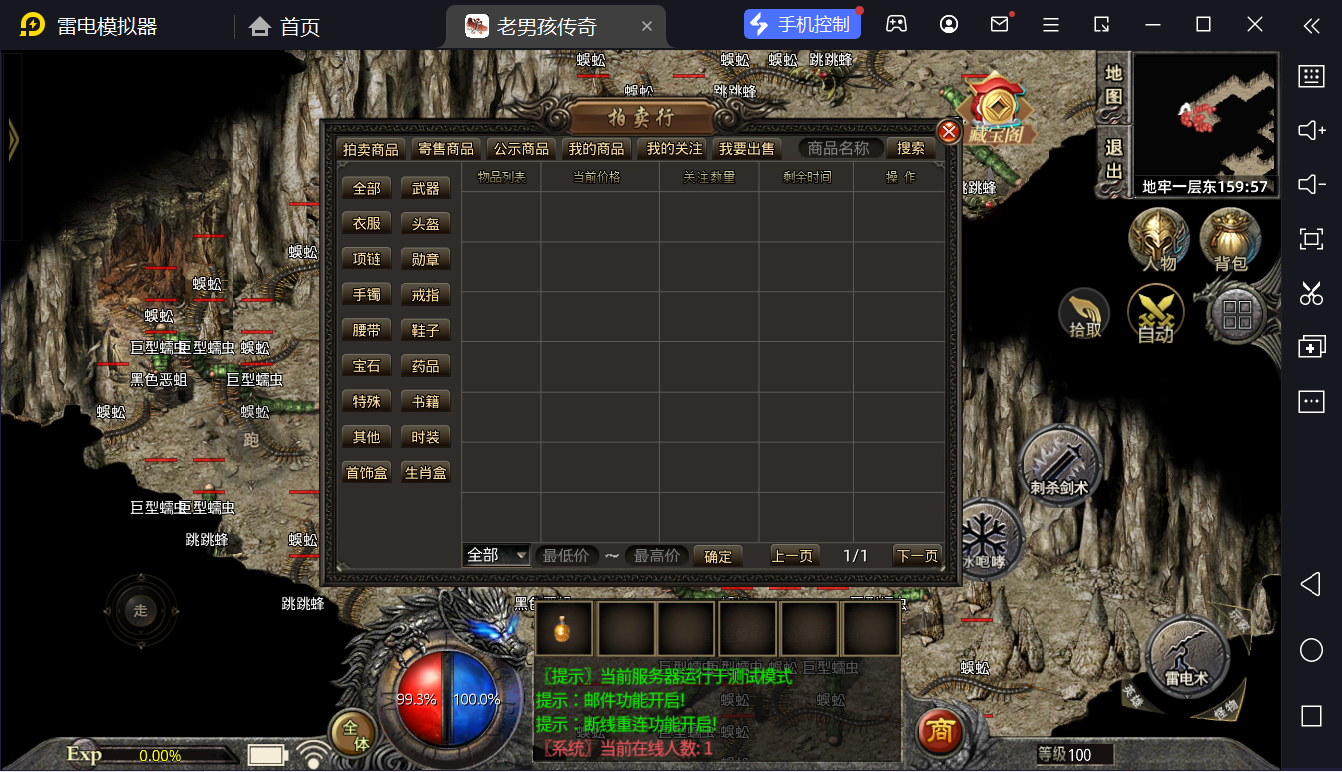Viewport: 1342px width, 772px height.
Task: Click the 搜索 search button
Action: point(910,148)
